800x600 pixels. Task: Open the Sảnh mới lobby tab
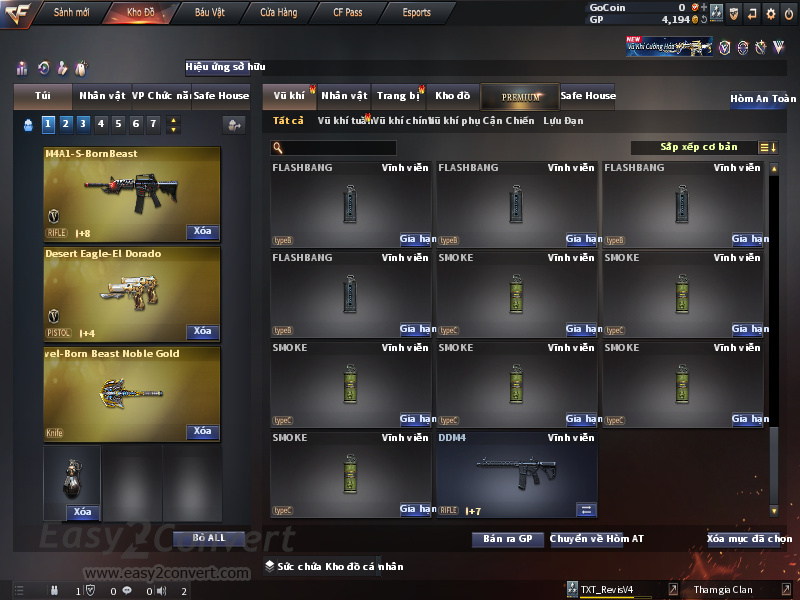point(71,13)
